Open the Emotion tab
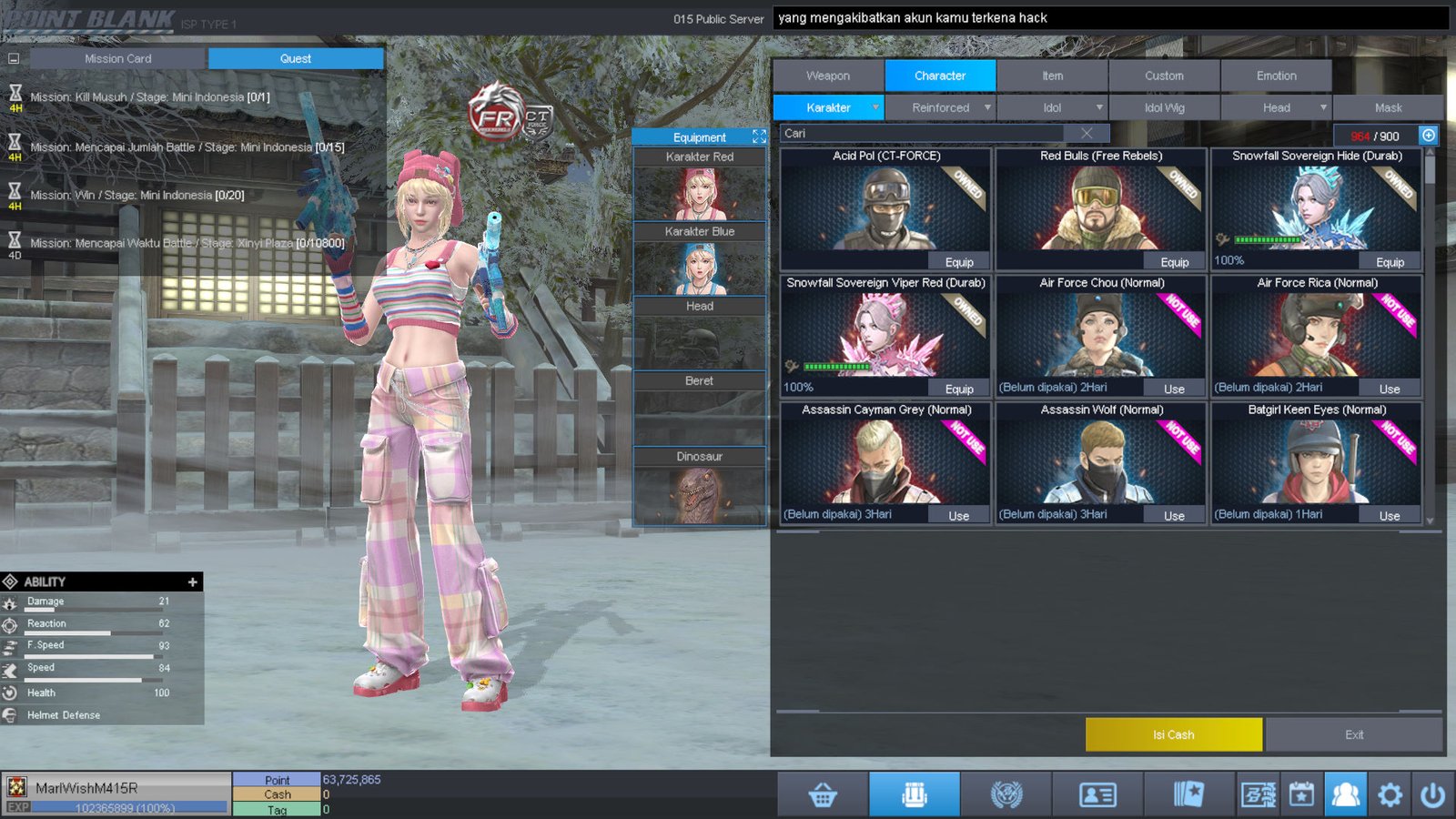1456x819 pixels. [x=1276, y=76]
